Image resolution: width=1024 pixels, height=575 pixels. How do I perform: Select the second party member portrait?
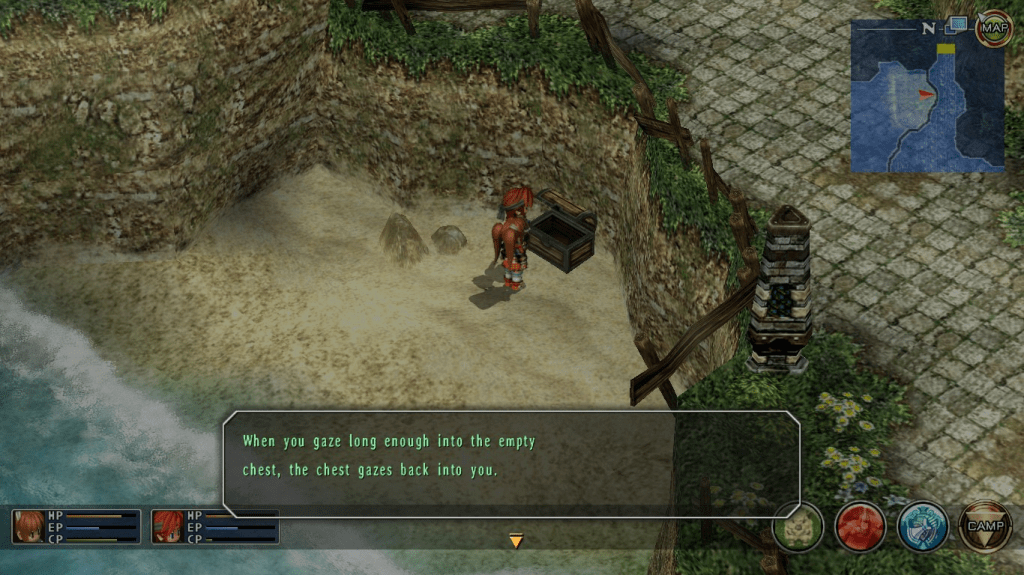point(168,526)
